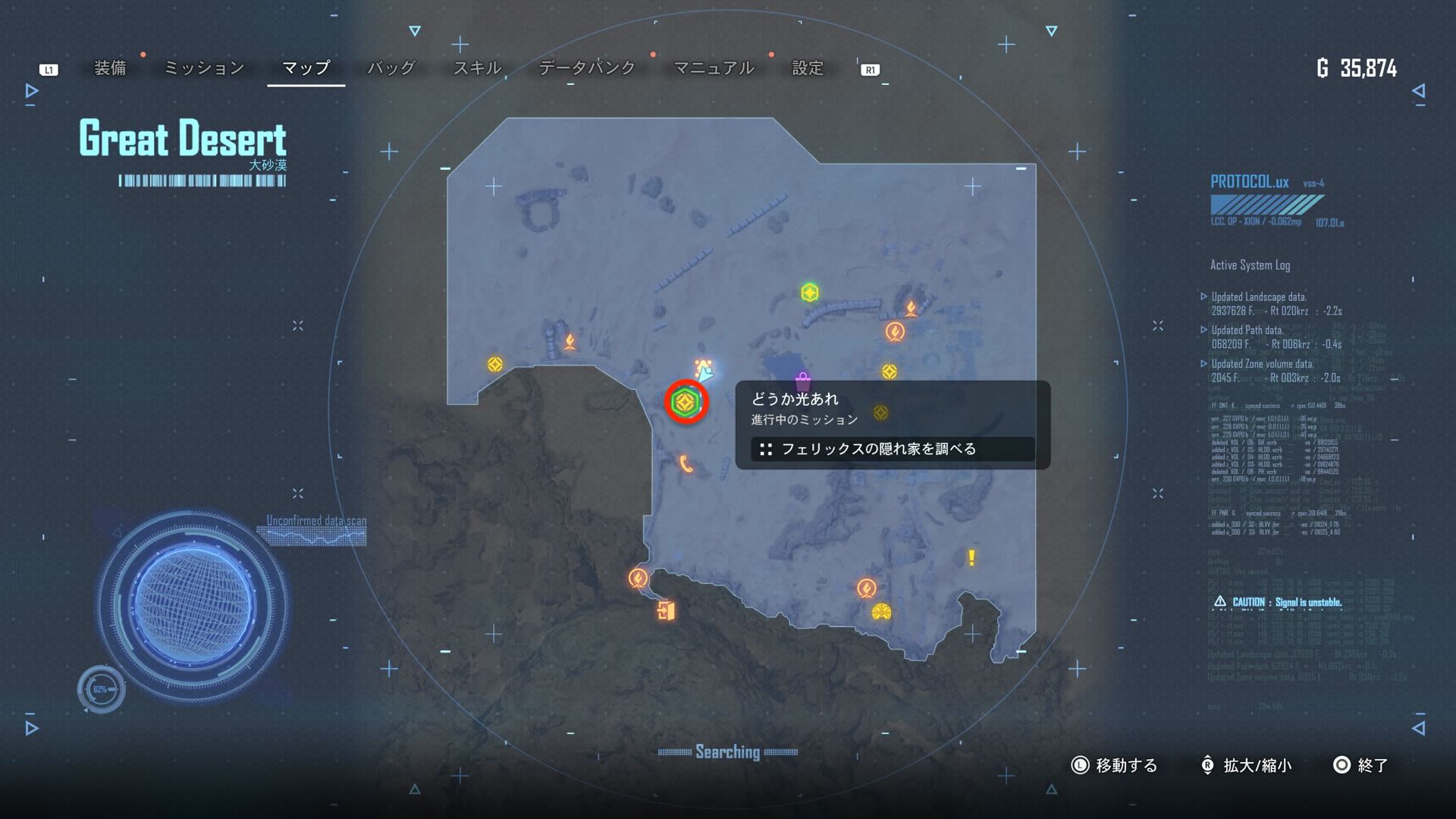This screenshot has width=1456, height=819.
Task: Open the スキル tab
Action: (x=477, y=68)
